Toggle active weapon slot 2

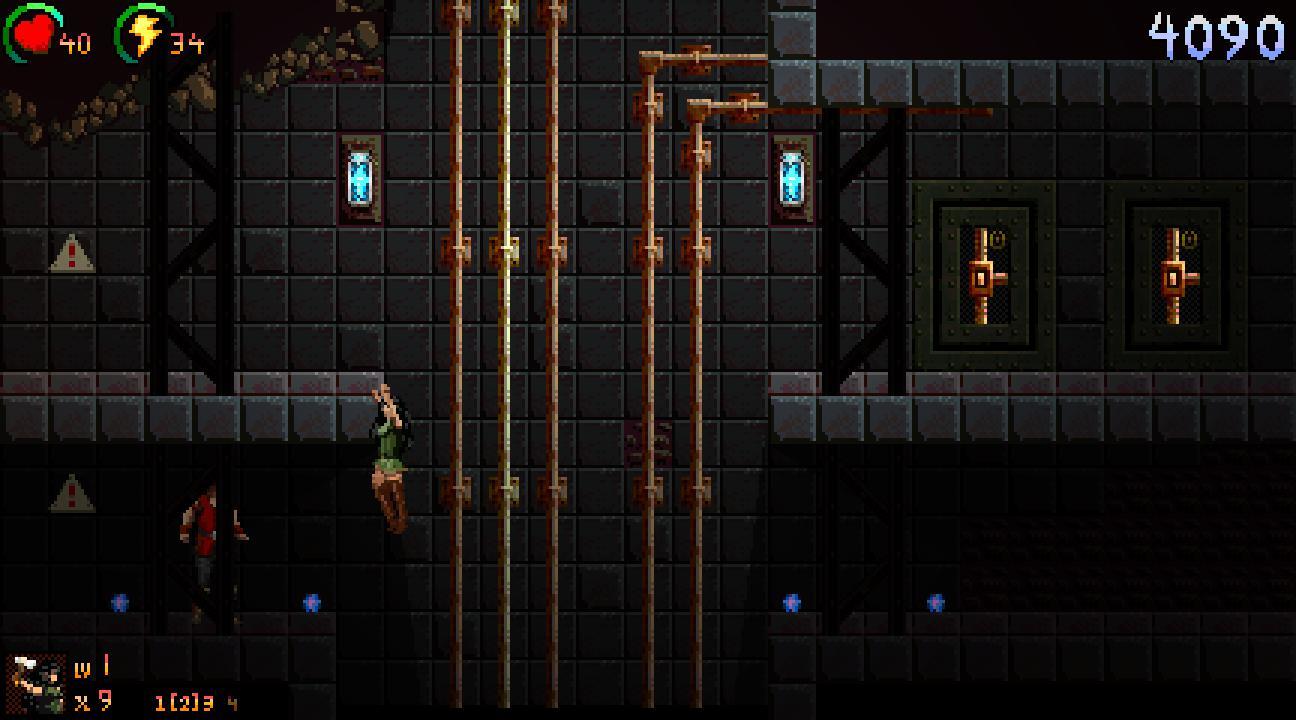click(x=186, y=702)
